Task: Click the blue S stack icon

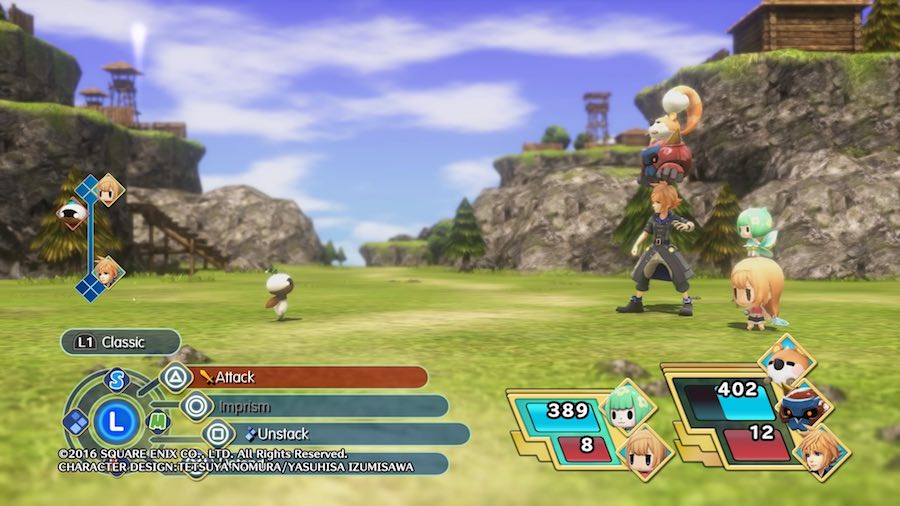Action: [118, 380]
